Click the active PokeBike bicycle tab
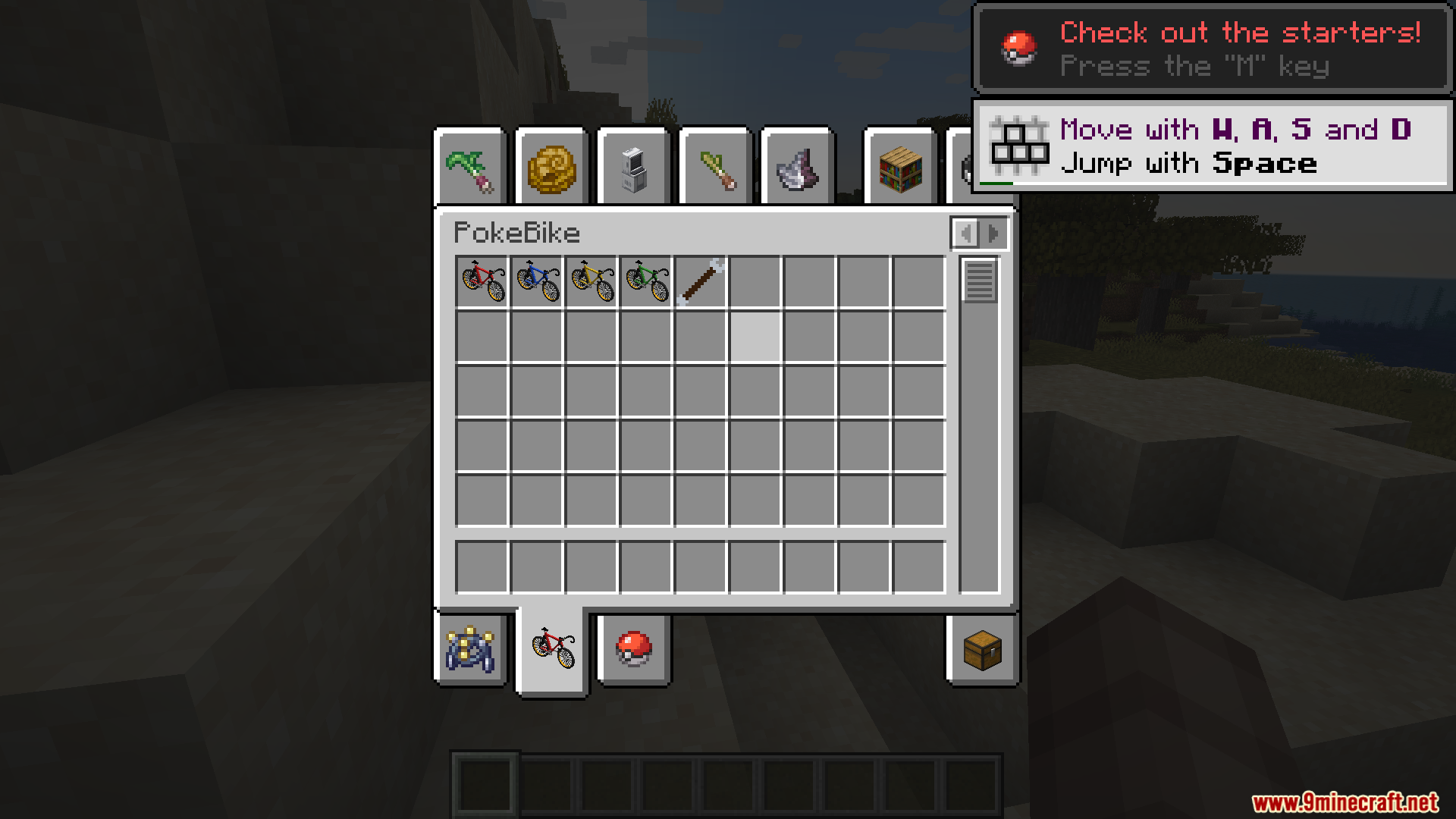The height and width of the screenshot is (819, 1456). [552, 651]
